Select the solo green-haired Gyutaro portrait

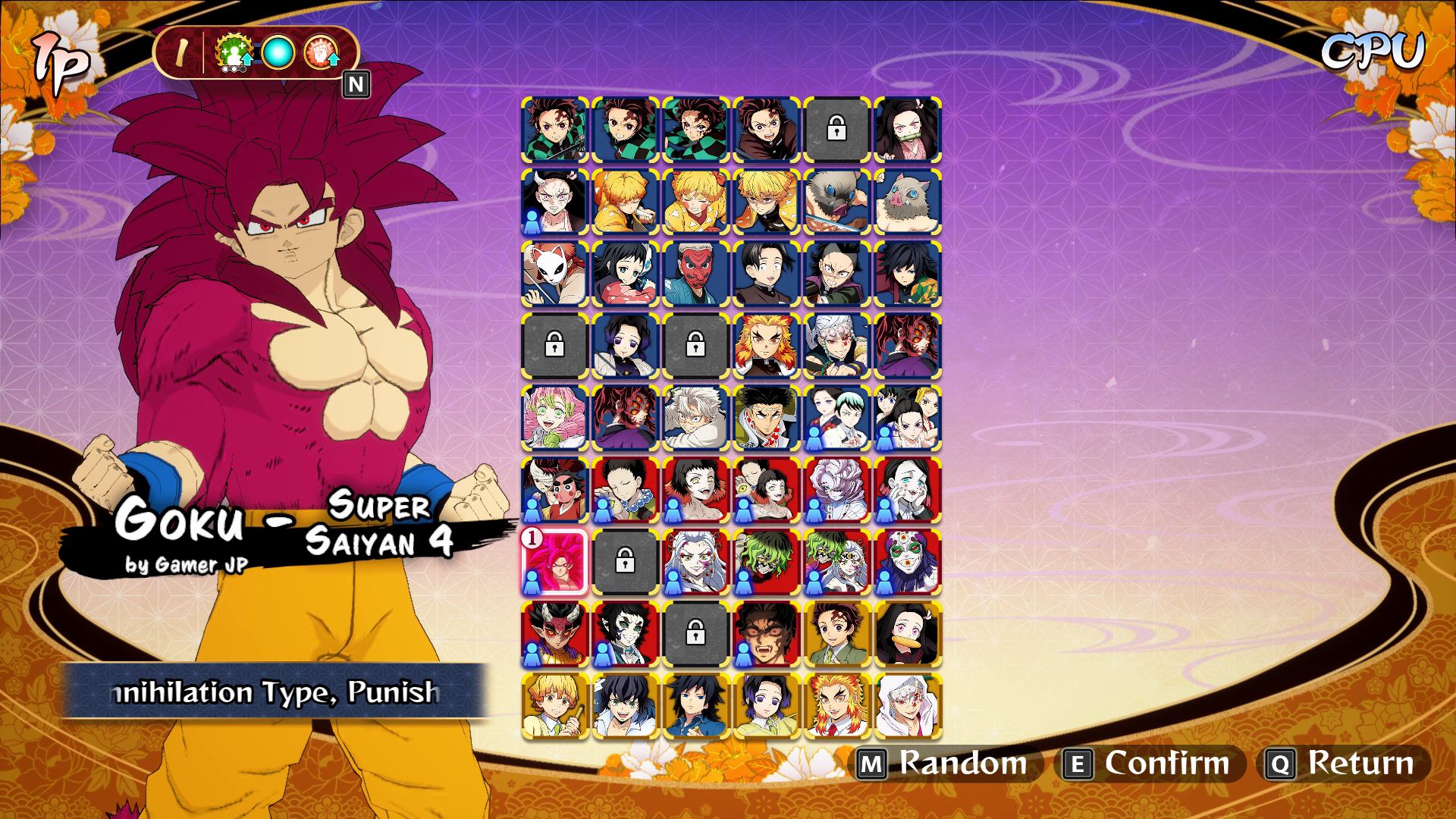click(766, 562)
